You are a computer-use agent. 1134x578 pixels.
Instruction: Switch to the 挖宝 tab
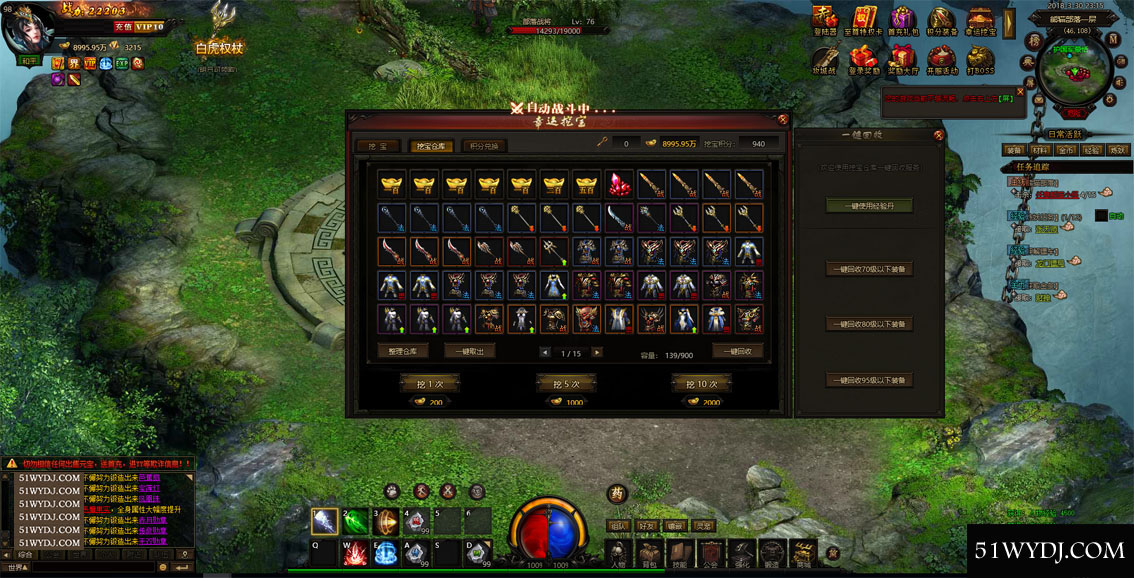click(x=377, y=146)
